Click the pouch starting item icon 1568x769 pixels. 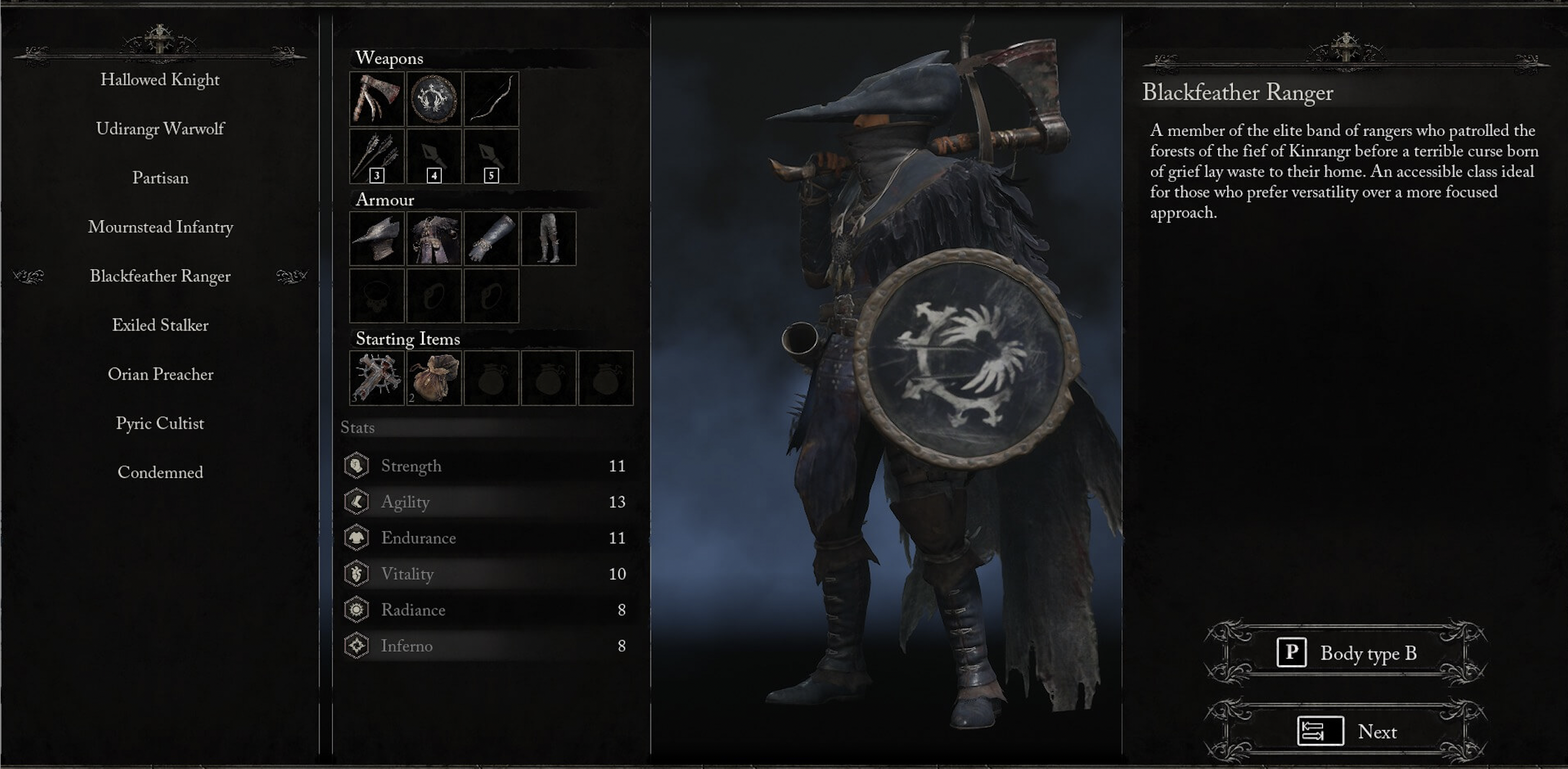tap(434, 378)
